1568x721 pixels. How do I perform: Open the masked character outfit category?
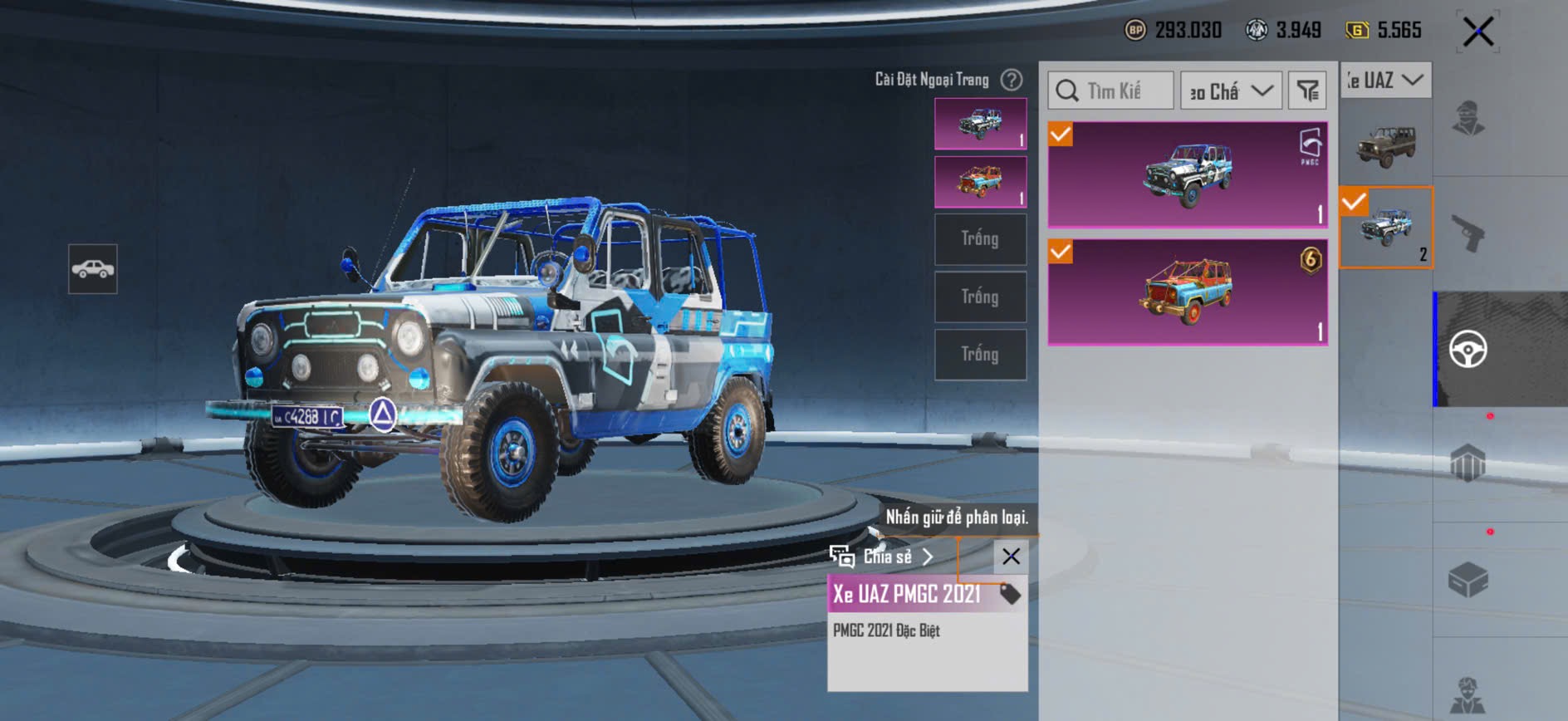click(1468, 118)
